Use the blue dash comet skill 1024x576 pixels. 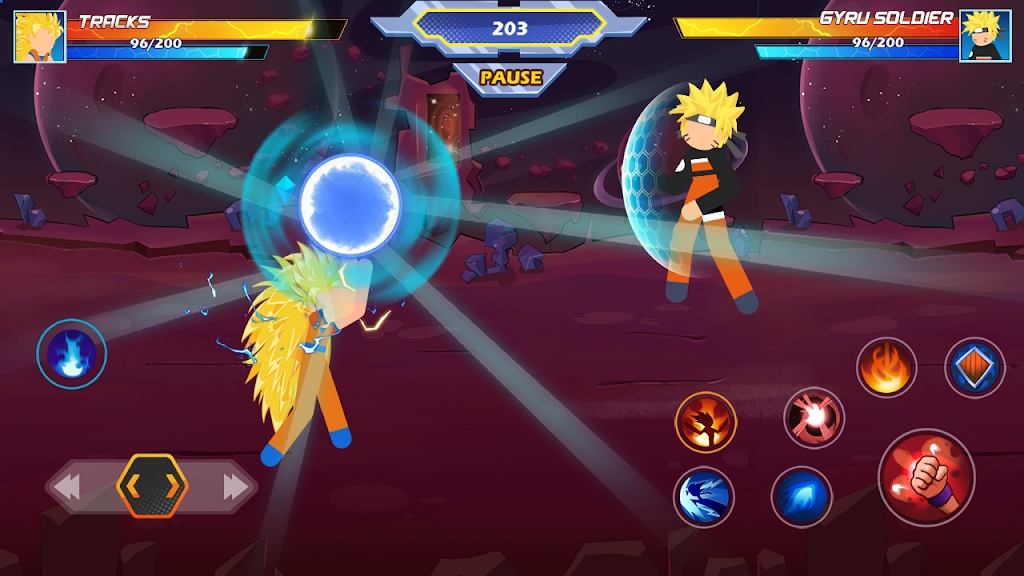tap(802, 497)
